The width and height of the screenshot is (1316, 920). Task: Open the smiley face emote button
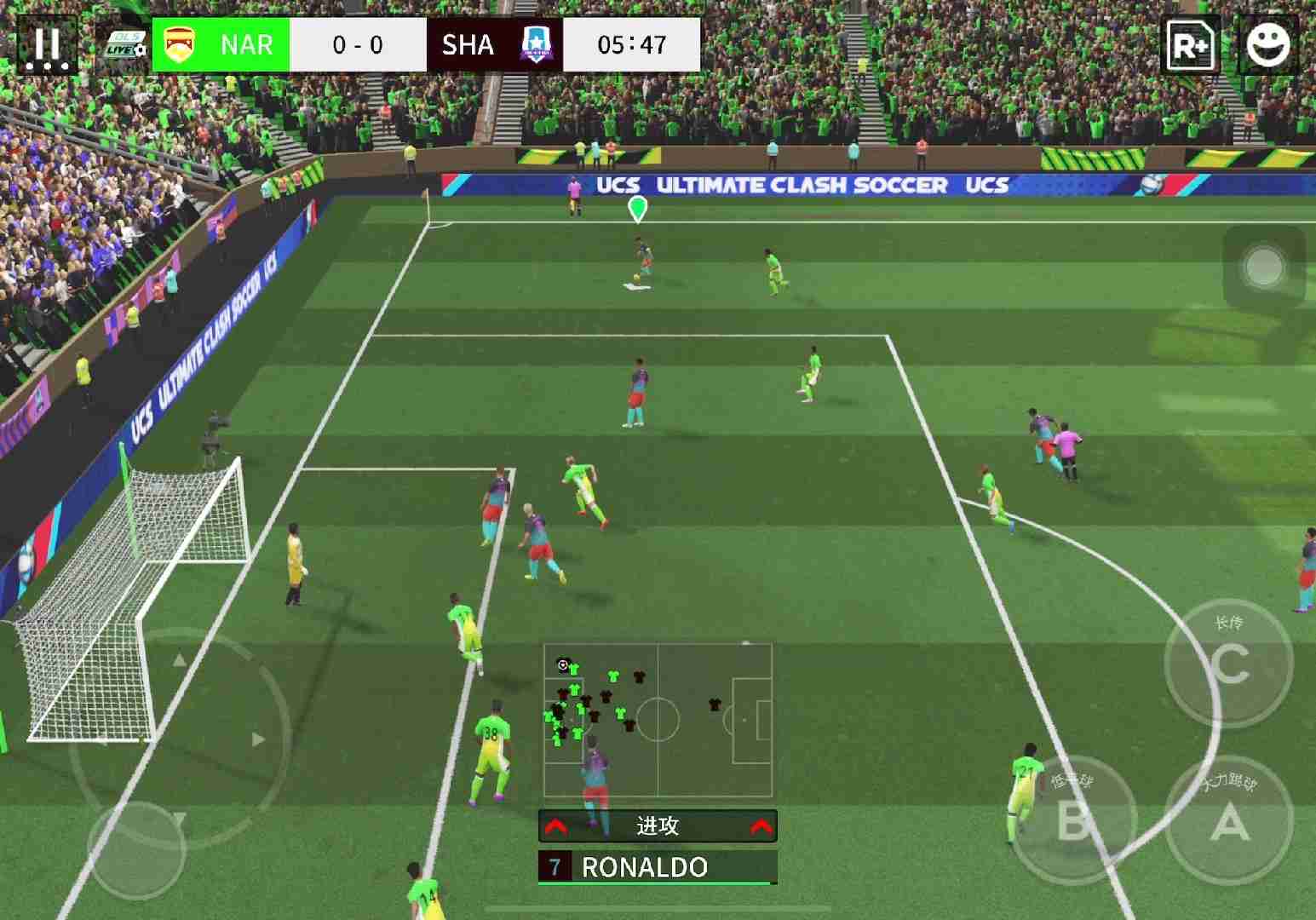point(1267,45)
